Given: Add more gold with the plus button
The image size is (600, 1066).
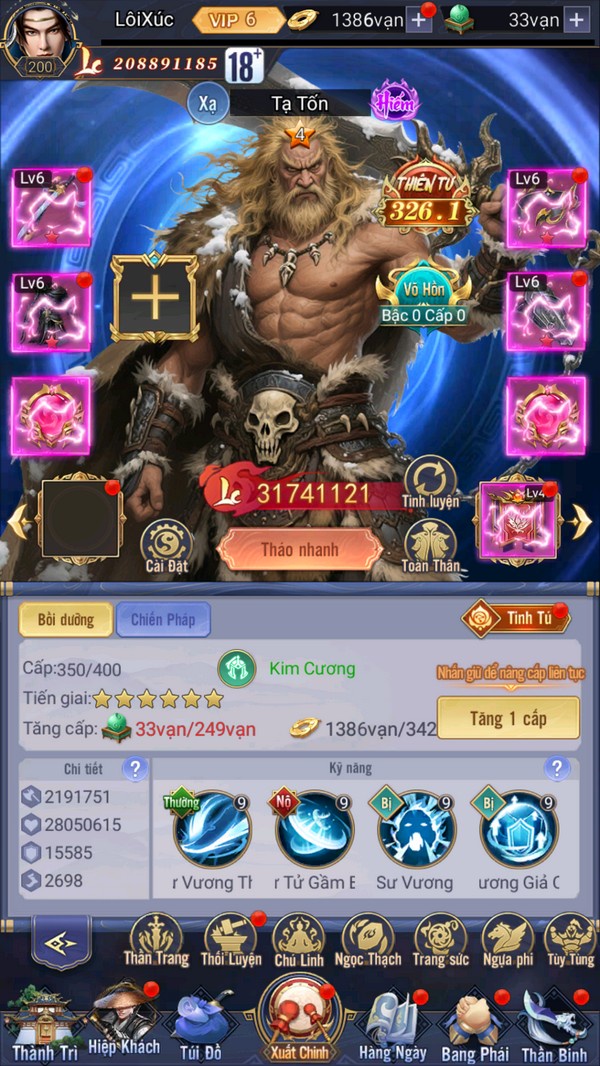Looking at the screenshot, I should point(419,19).
